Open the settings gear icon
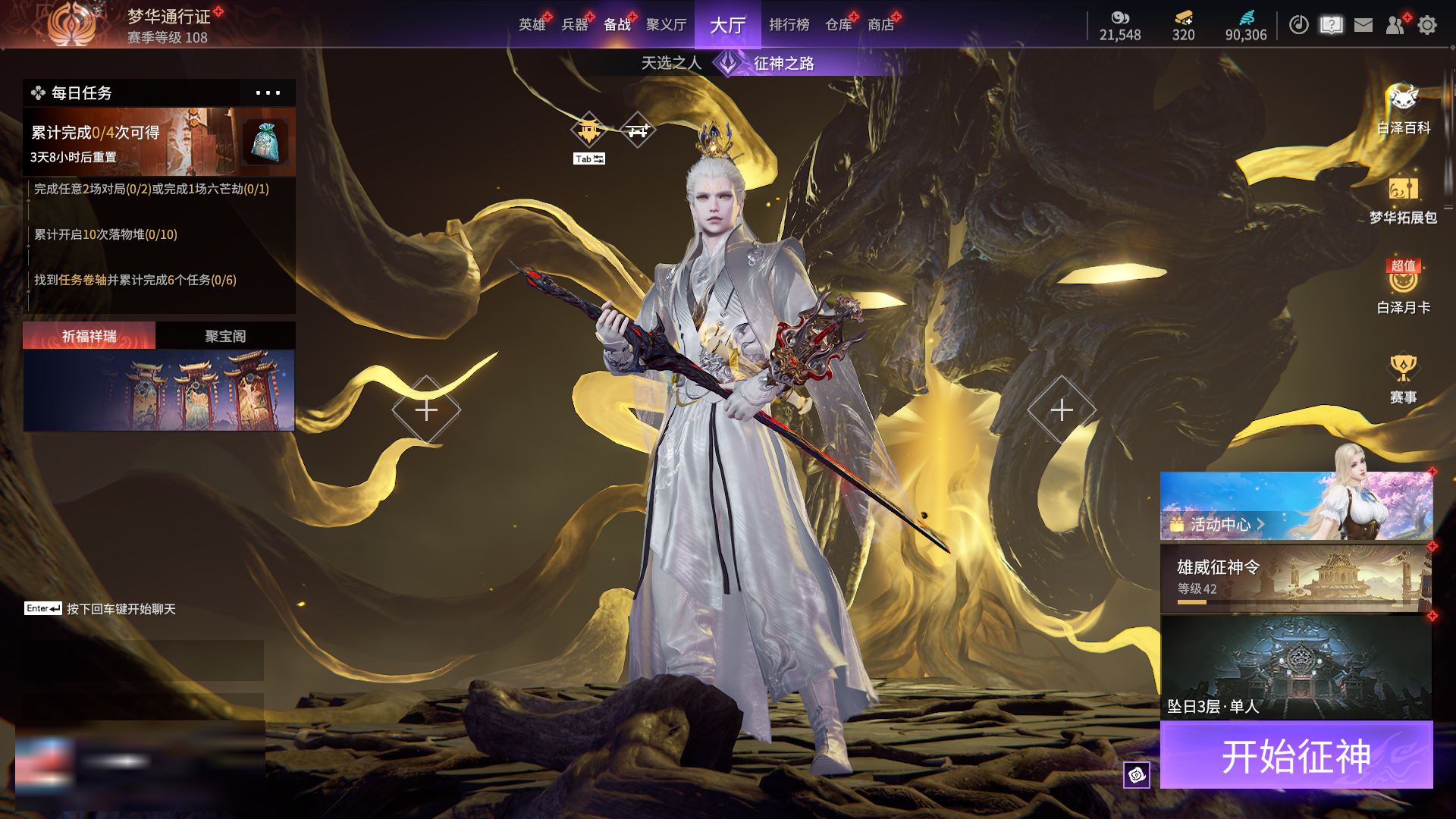 click(1427, 25)
